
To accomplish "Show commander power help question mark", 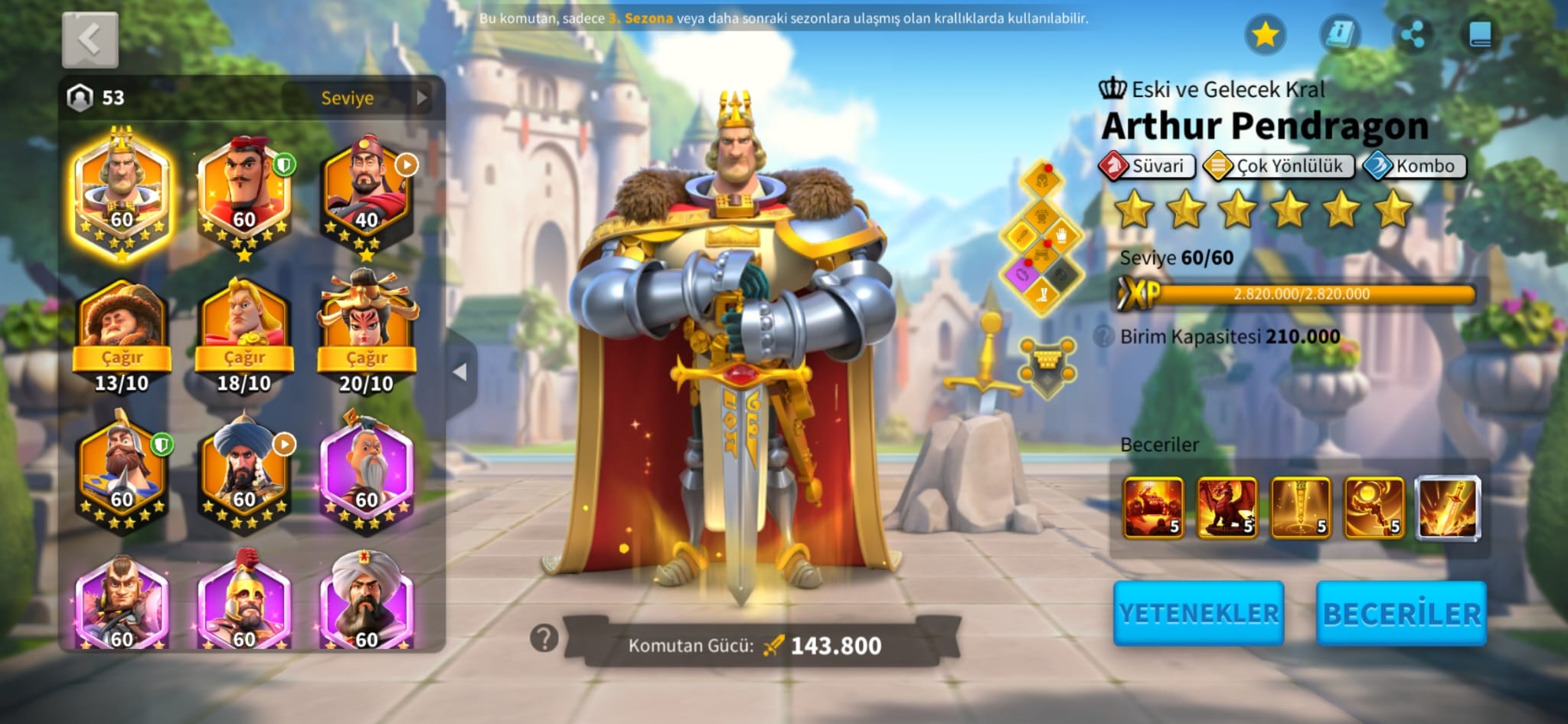I will [544, 637].
